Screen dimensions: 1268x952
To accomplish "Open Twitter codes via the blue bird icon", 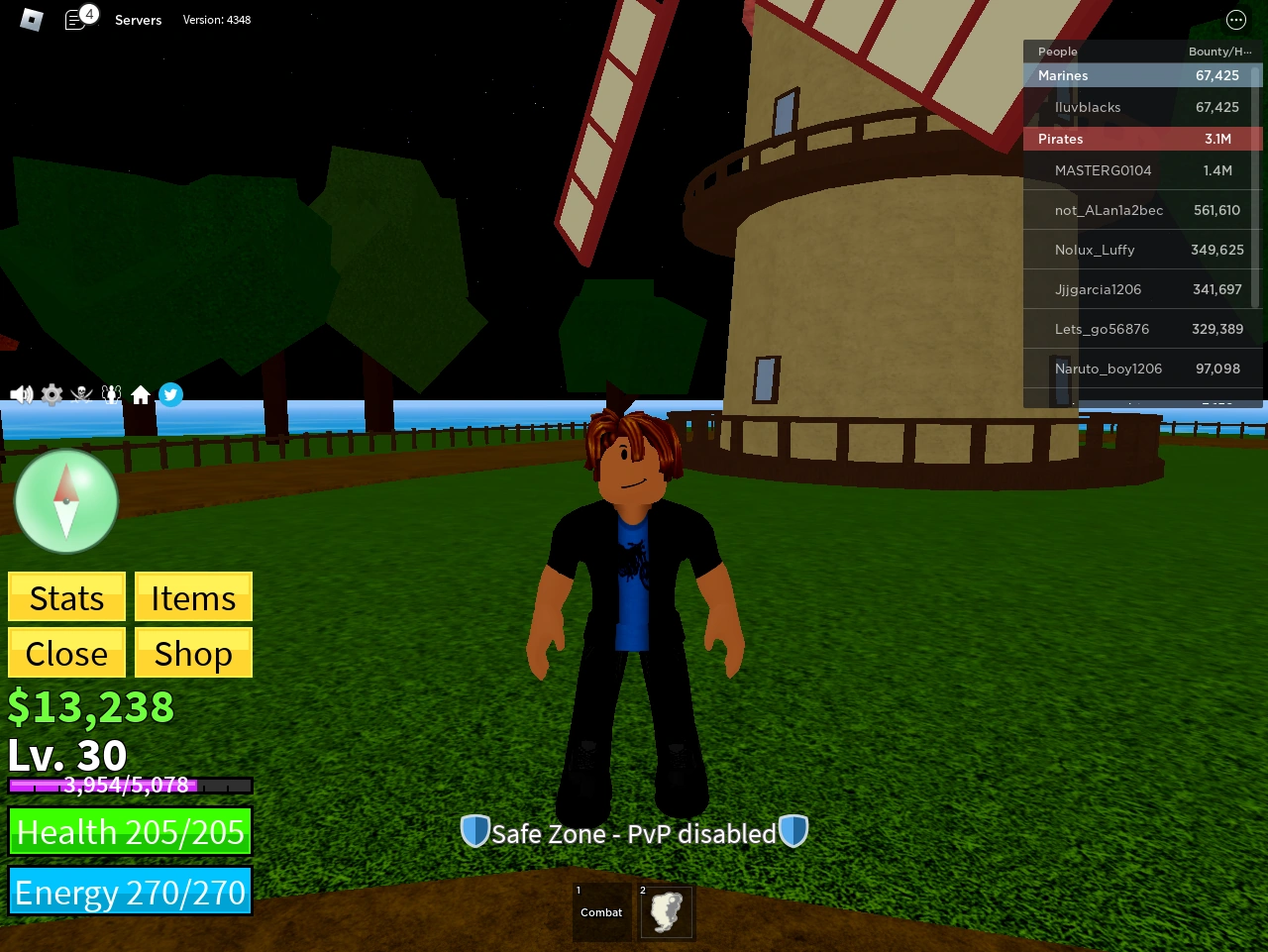I will [x=170, y=394].
